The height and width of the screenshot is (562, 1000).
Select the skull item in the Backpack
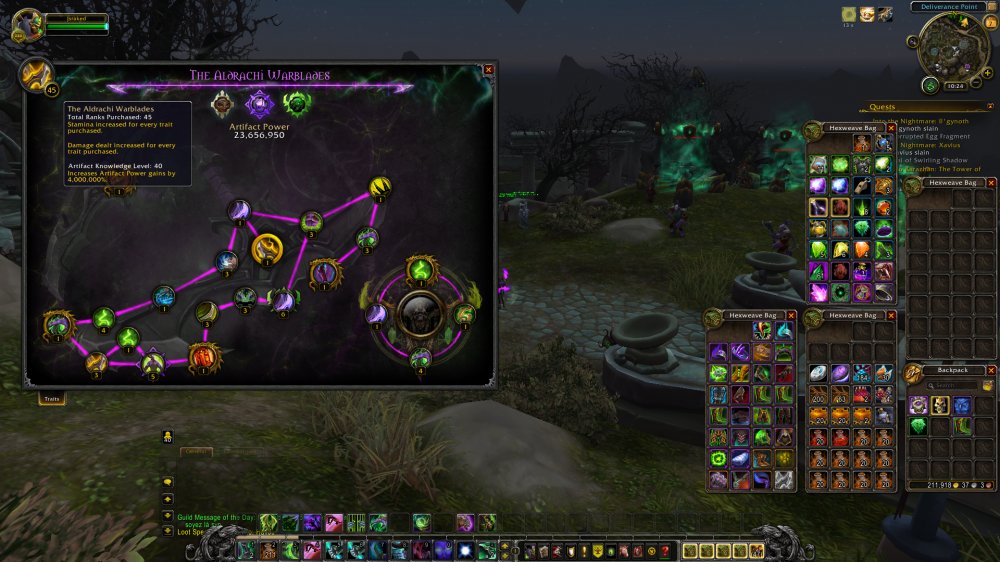940,405
